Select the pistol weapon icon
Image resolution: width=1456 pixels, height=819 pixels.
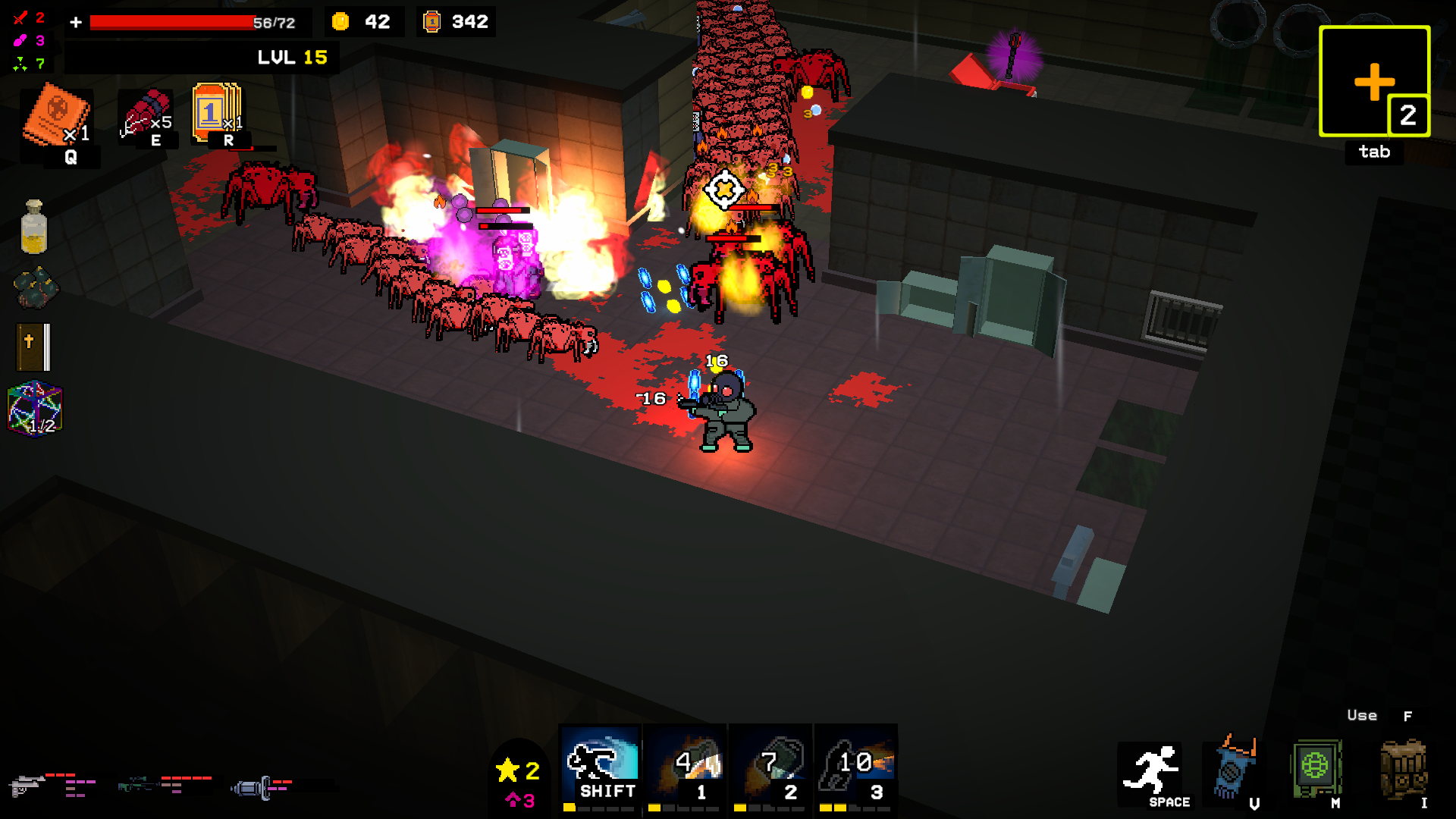pos(29,786)
